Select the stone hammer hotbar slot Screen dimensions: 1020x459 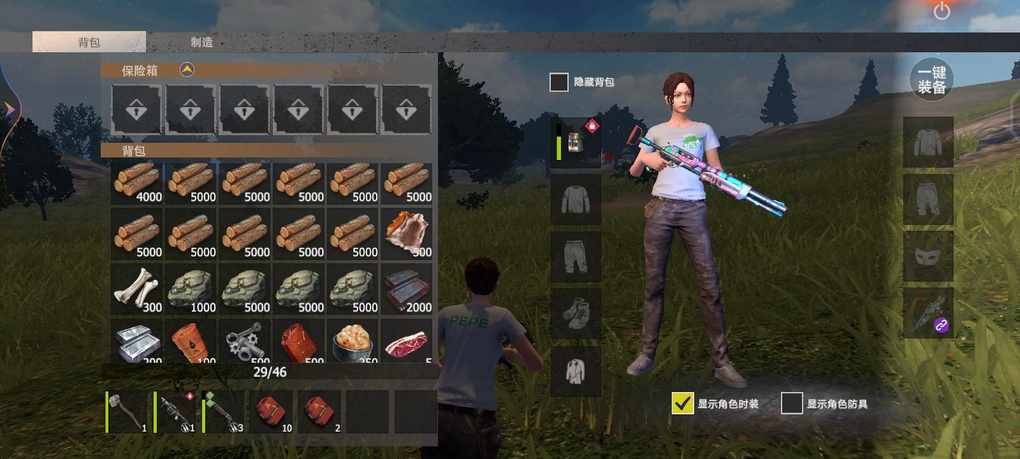pyautogui.click(x=128, y=411)
